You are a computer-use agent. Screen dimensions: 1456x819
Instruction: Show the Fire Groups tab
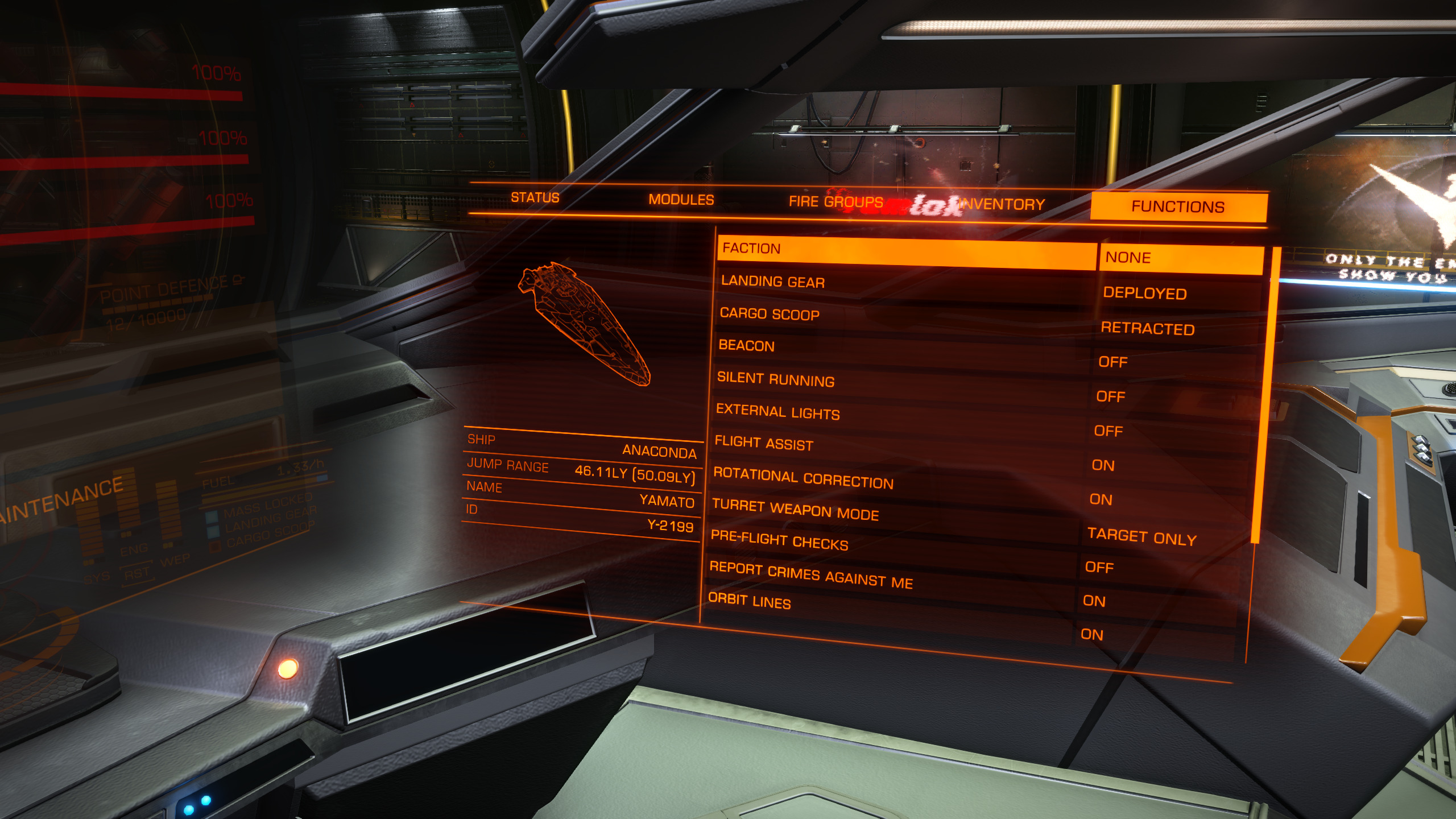click(x=835, y=202)
